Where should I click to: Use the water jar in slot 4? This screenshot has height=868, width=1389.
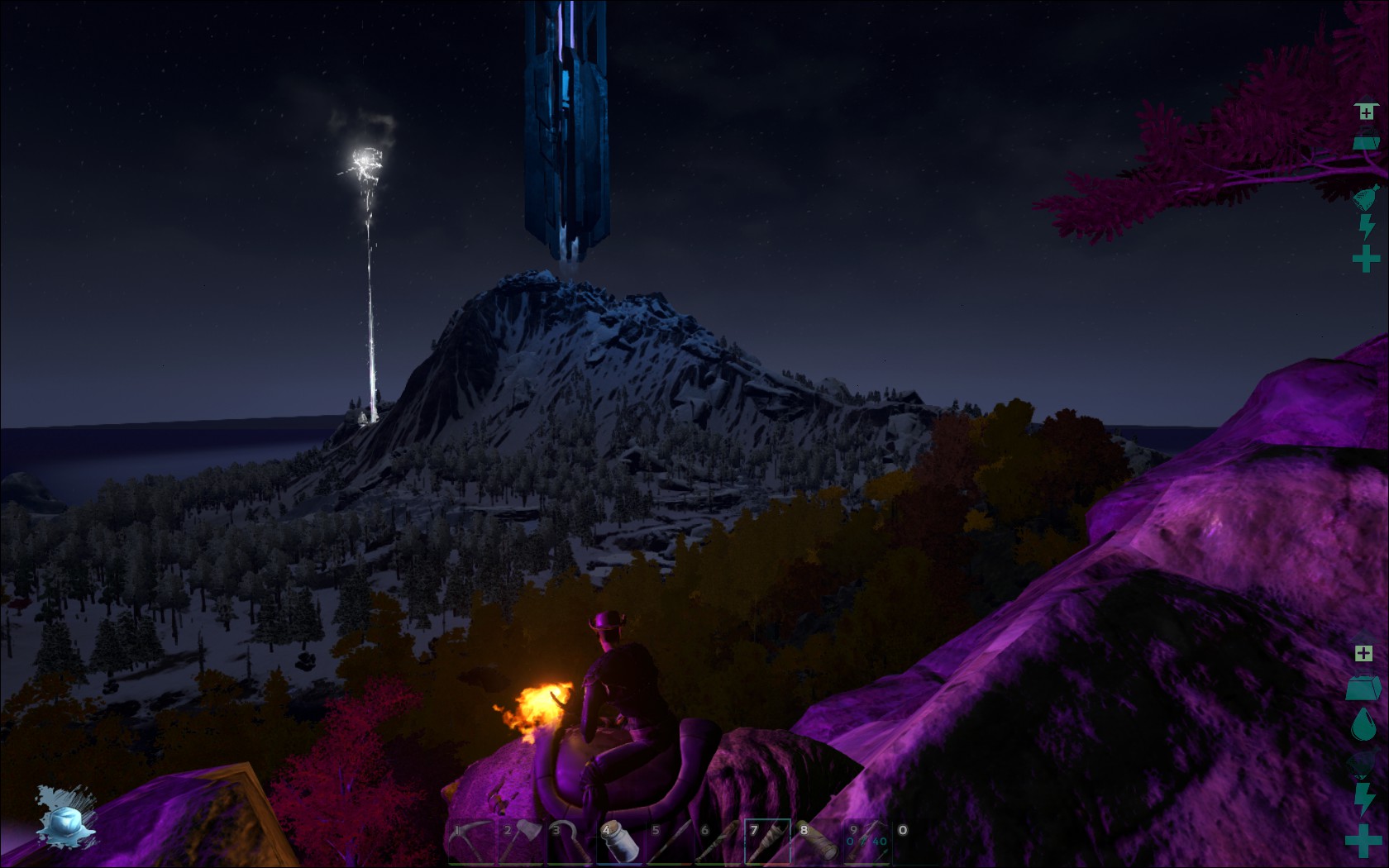point(619,842)
